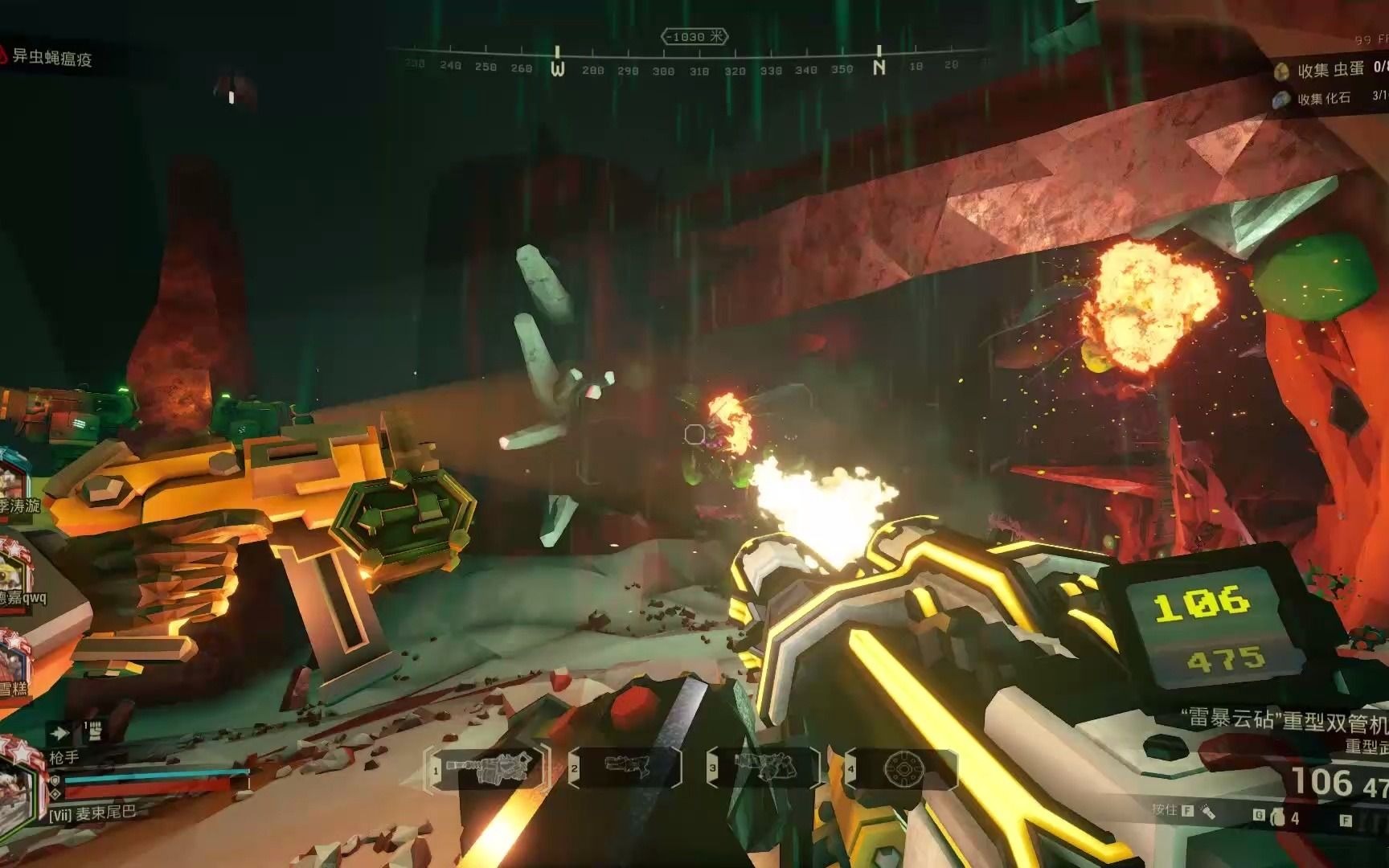Click the grenade icon by the count
This screenshot has height=868, width=1389.
click(1279, 820)
